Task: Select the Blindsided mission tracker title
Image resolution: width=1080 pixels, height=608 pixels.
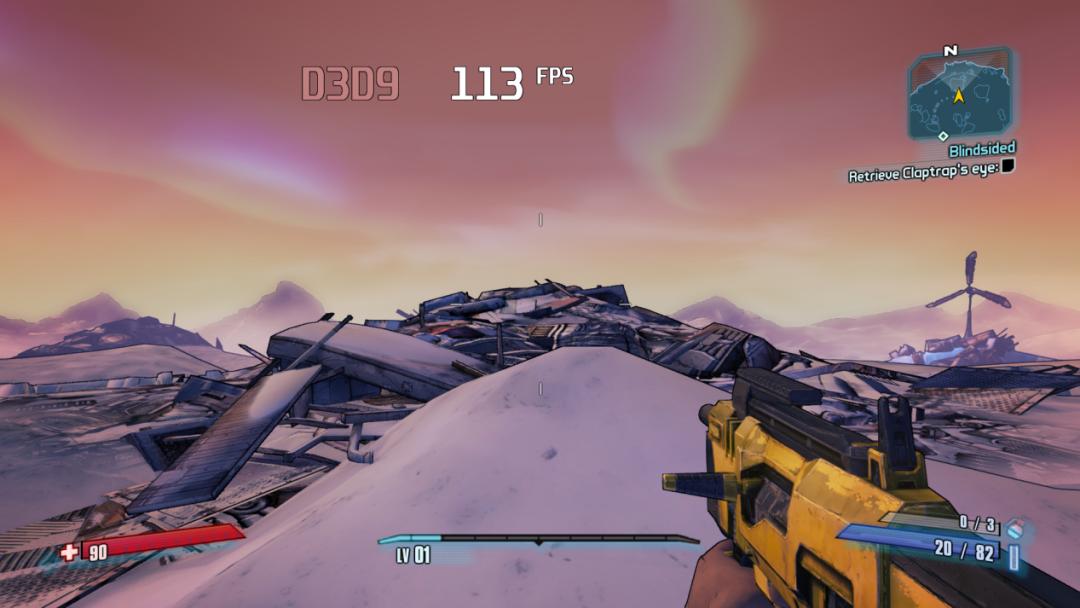Action: [981, 150]
